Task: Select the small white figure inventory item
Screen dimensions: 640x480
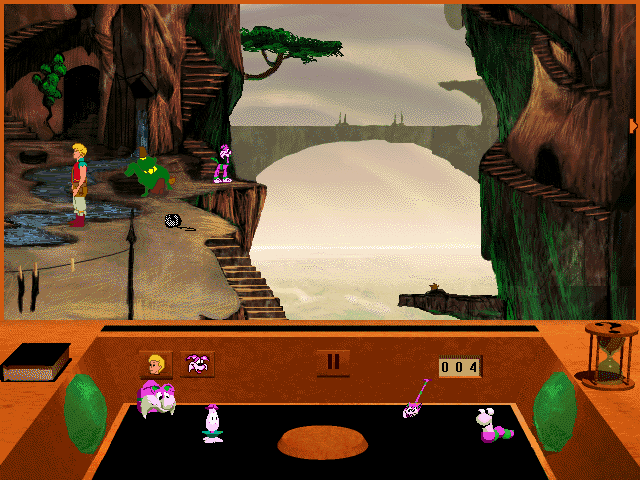Action: coord(212,422)
